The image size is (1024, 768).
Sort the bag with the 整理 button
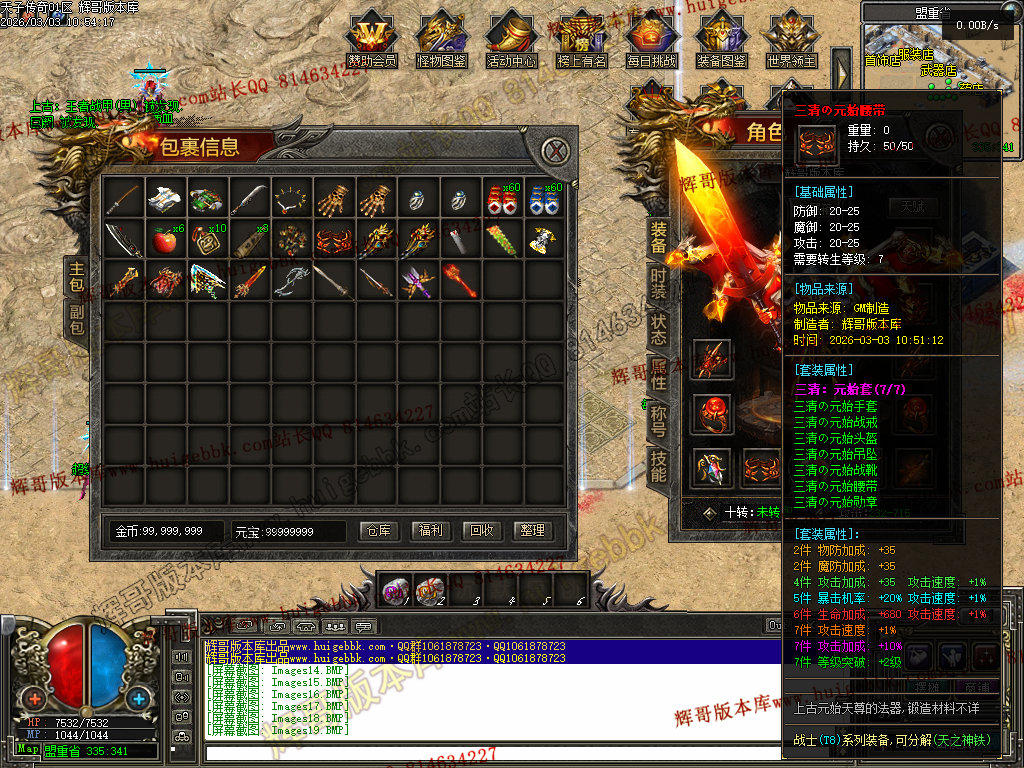tap(532, 530)
